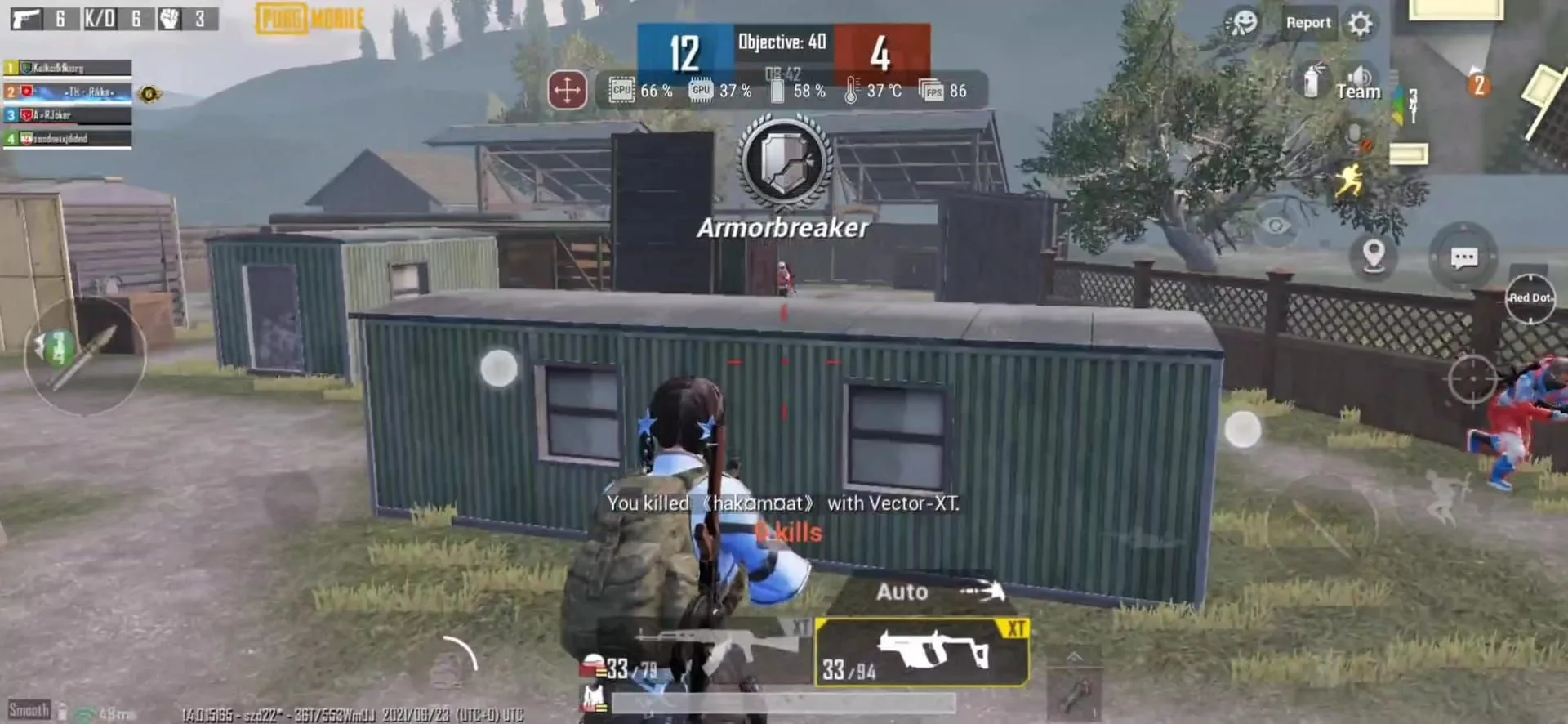
Task: Tap the bullet icon fire button
Action: pyautogui.click(x=86, y=357)
